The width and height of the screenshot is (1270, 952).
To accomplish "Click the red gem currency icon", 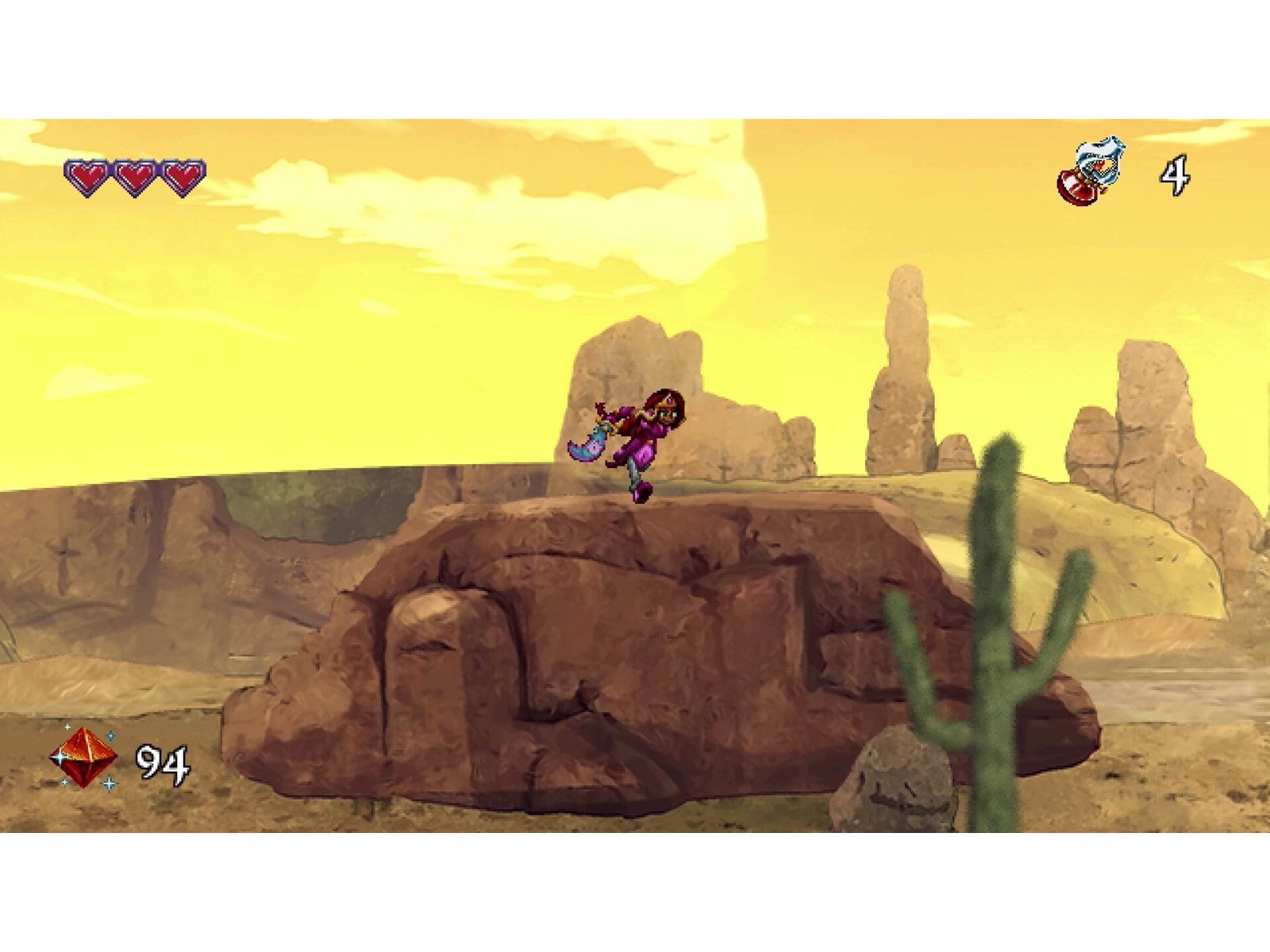I will pos(83,758).
